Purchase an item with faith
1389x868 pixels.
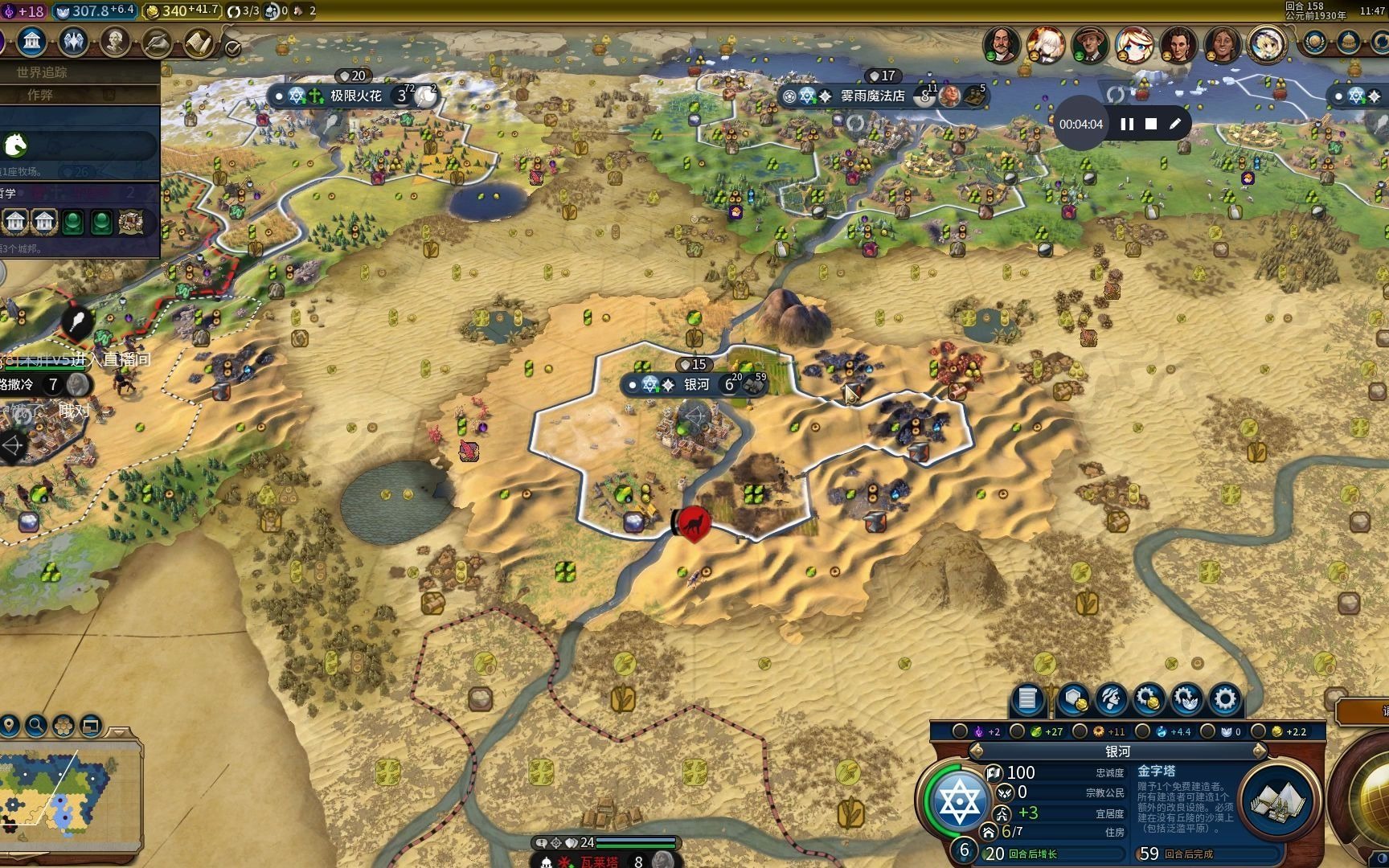click(x=1186, y=699)
